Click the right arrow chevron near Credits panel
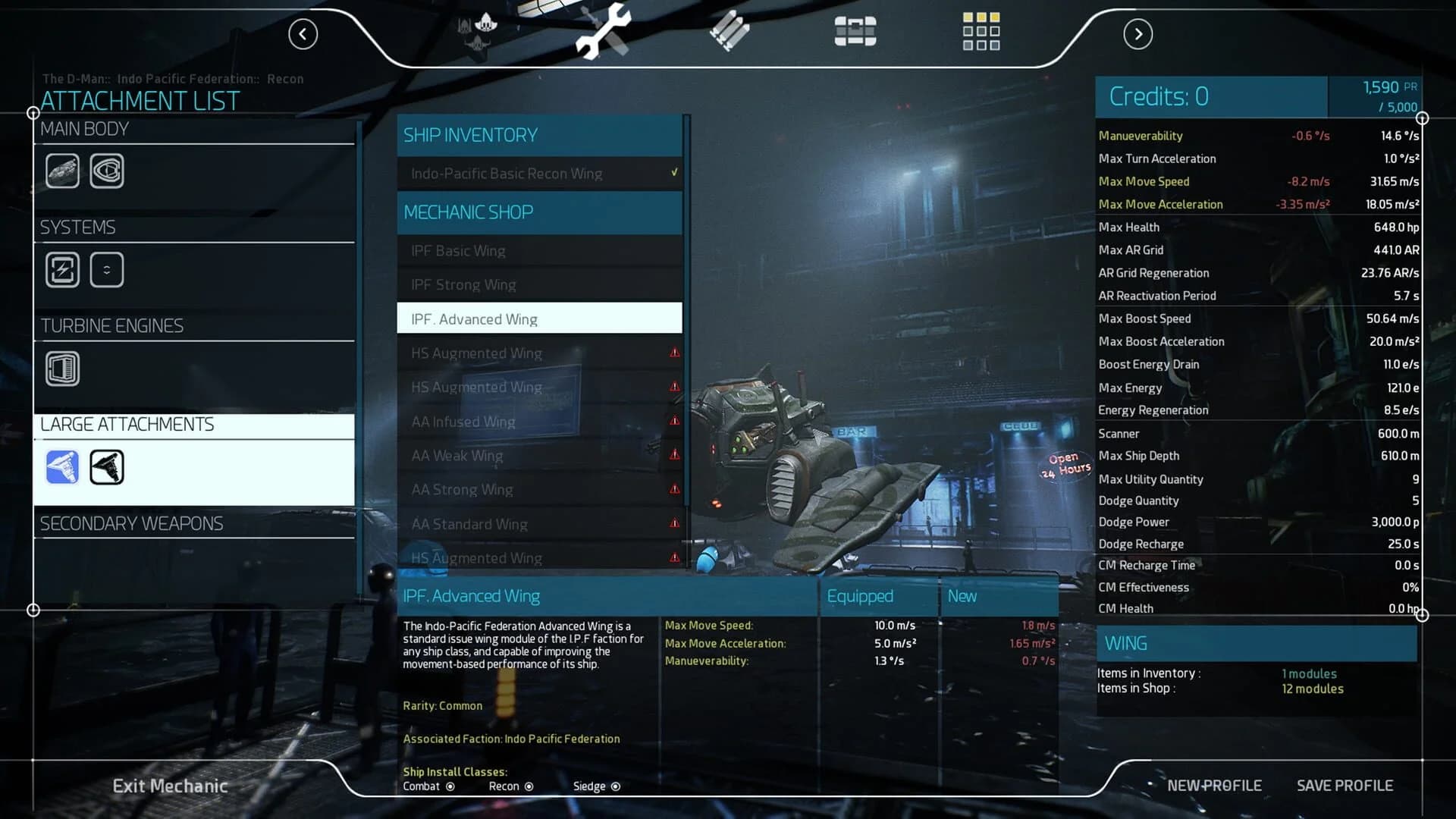 (1137, 34)
